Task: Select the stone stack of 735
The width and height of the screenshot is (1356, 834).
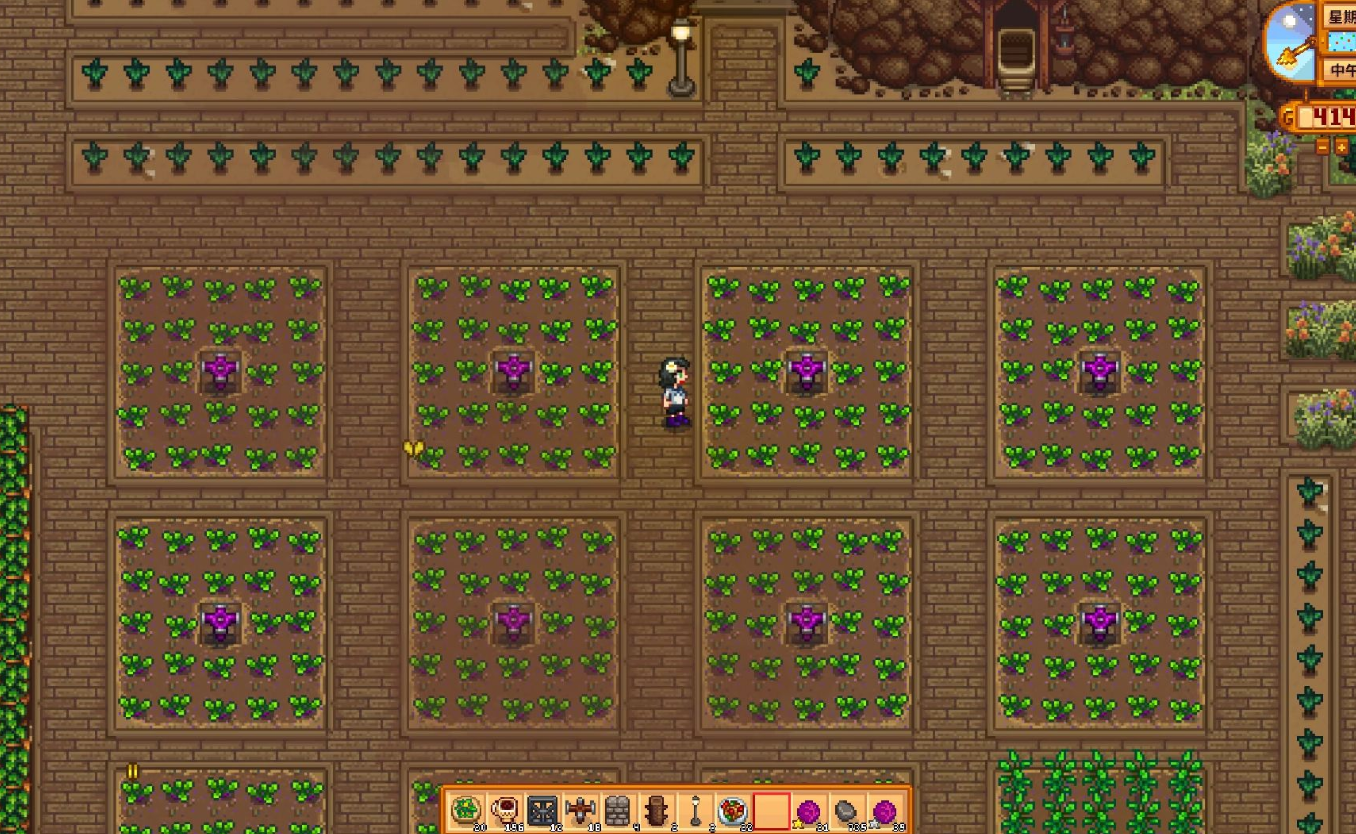Action: (847, 810)
